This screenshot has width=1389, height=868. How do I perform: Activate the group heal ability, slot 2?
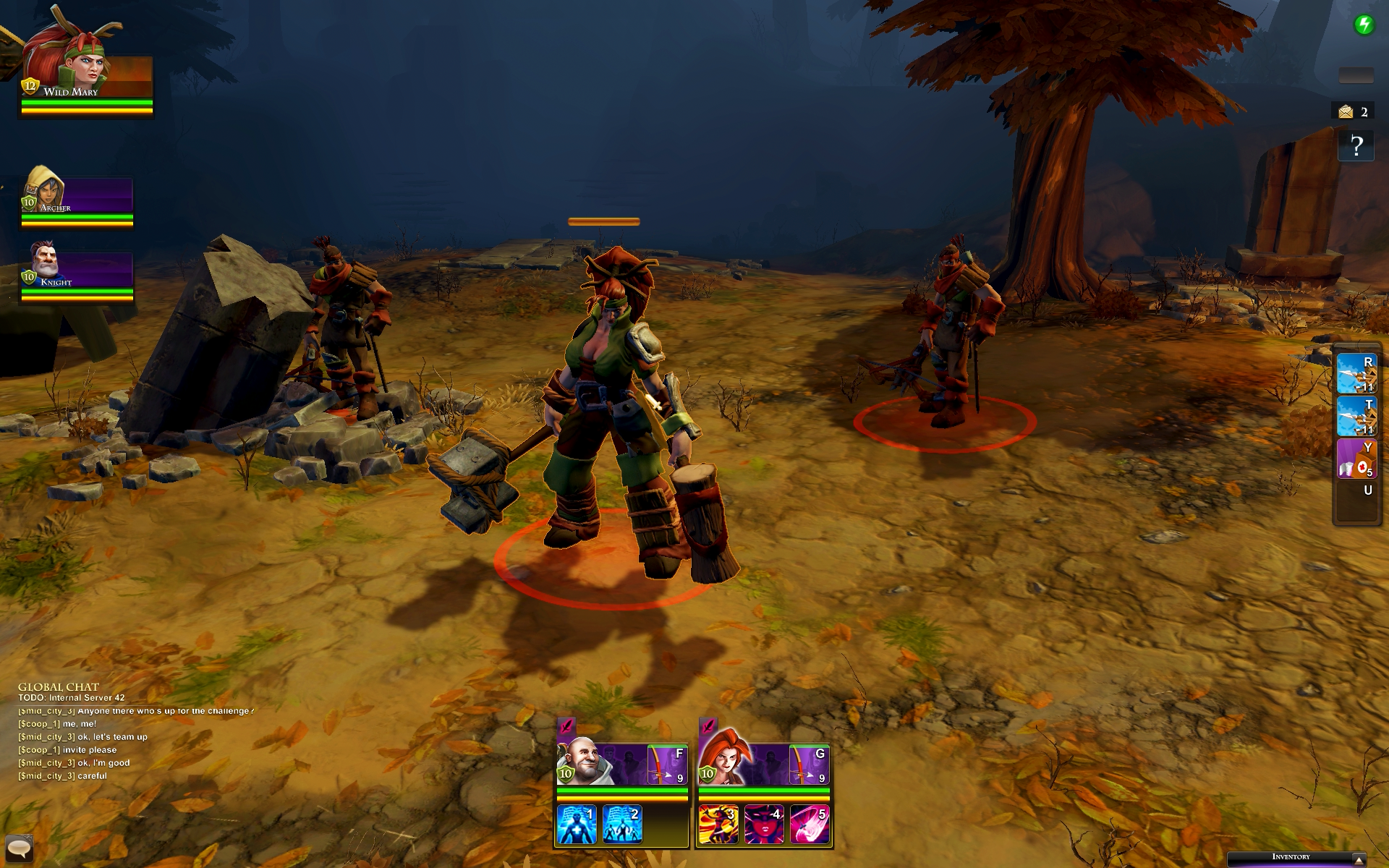622,825
